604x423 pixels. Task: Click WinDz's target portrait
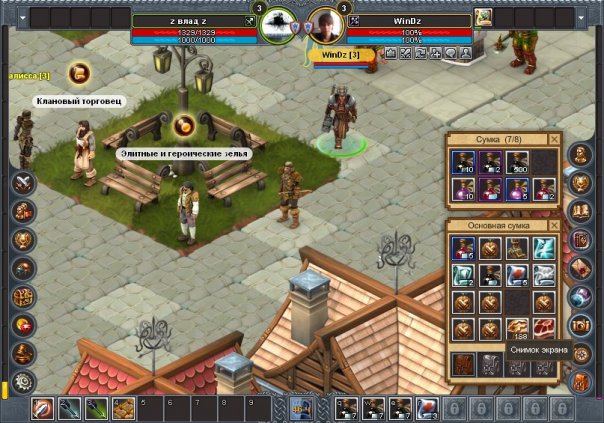[x=325, y=25]
